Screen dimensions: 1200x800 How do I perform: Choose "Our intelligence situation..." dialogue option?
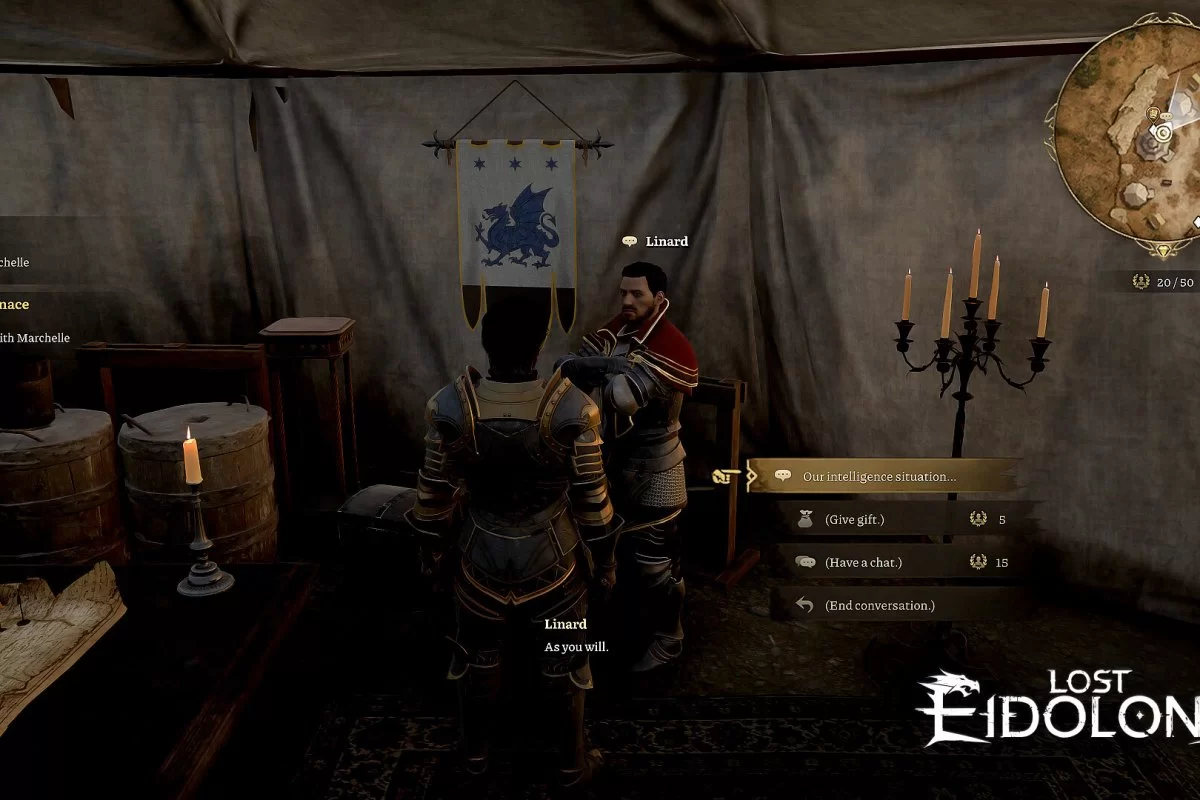tap(880, 477)
